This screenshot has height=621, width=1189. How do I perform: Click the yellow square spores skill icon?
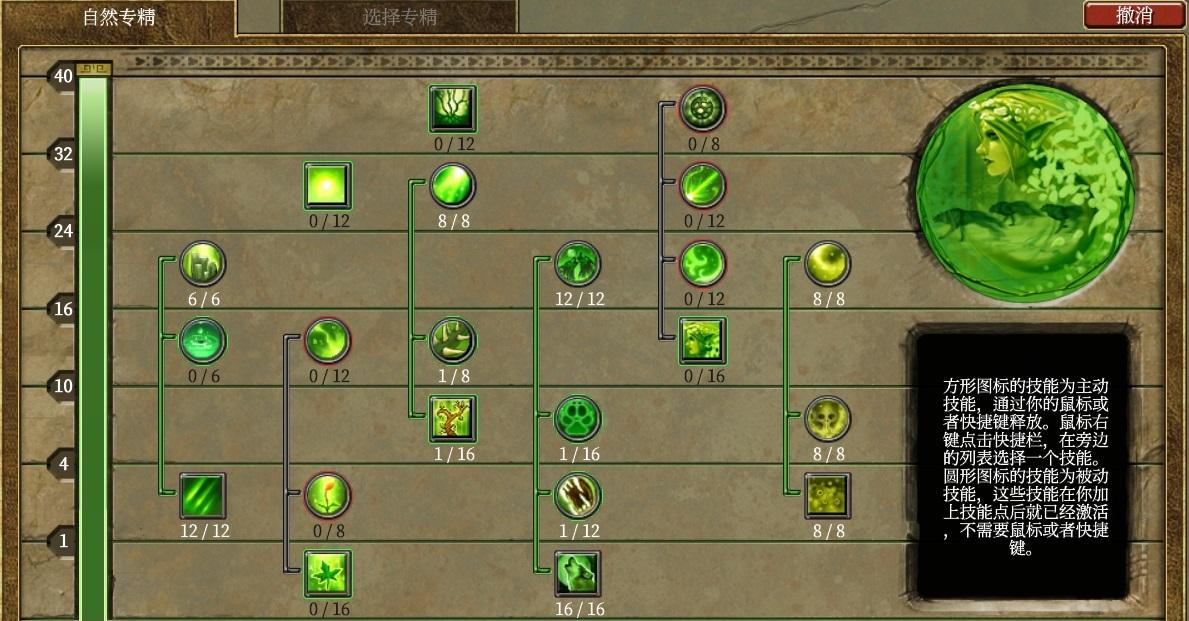[827, 496]
